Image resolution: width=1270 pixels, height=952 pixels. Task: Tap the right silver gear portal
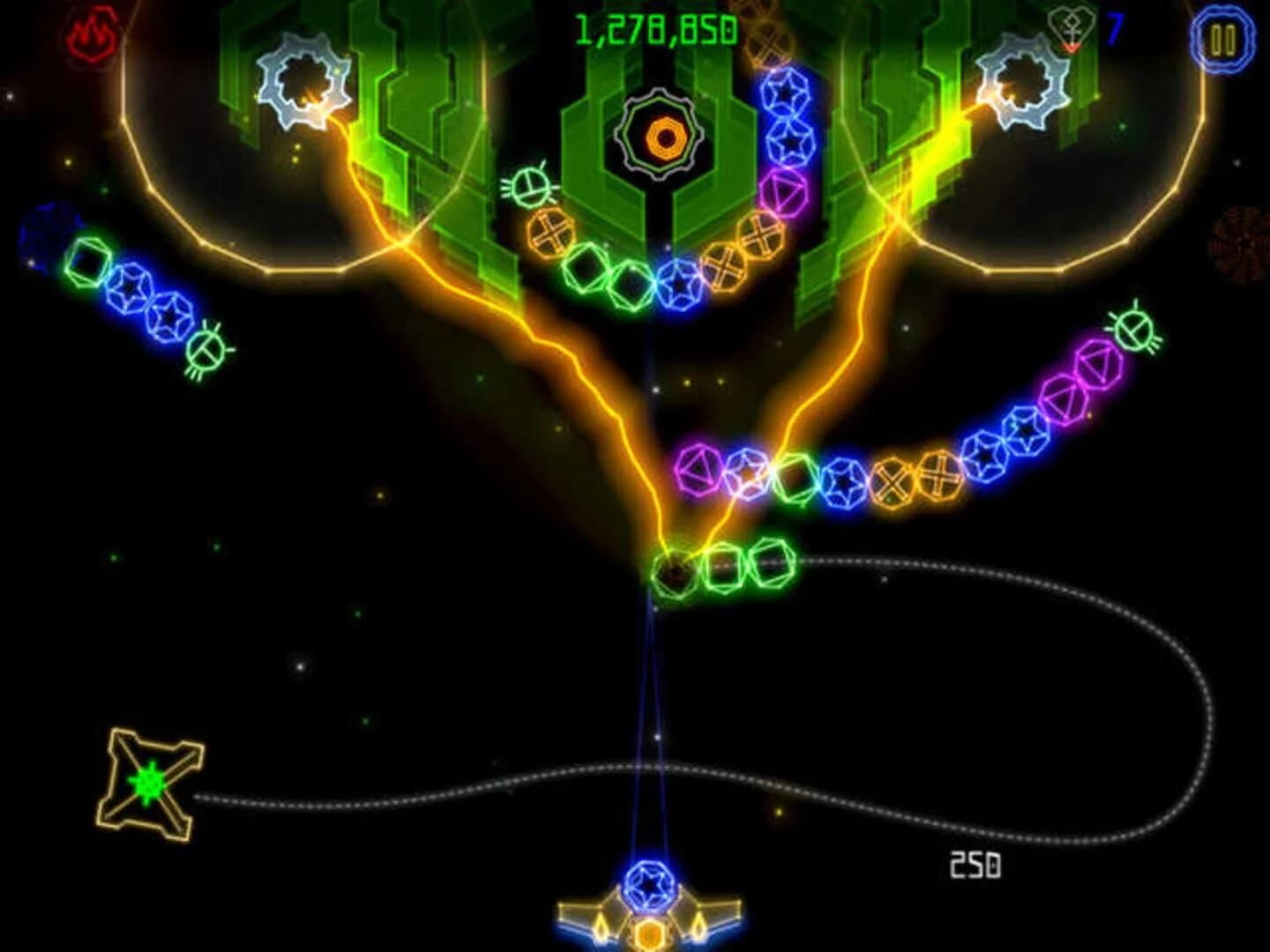1021,79
